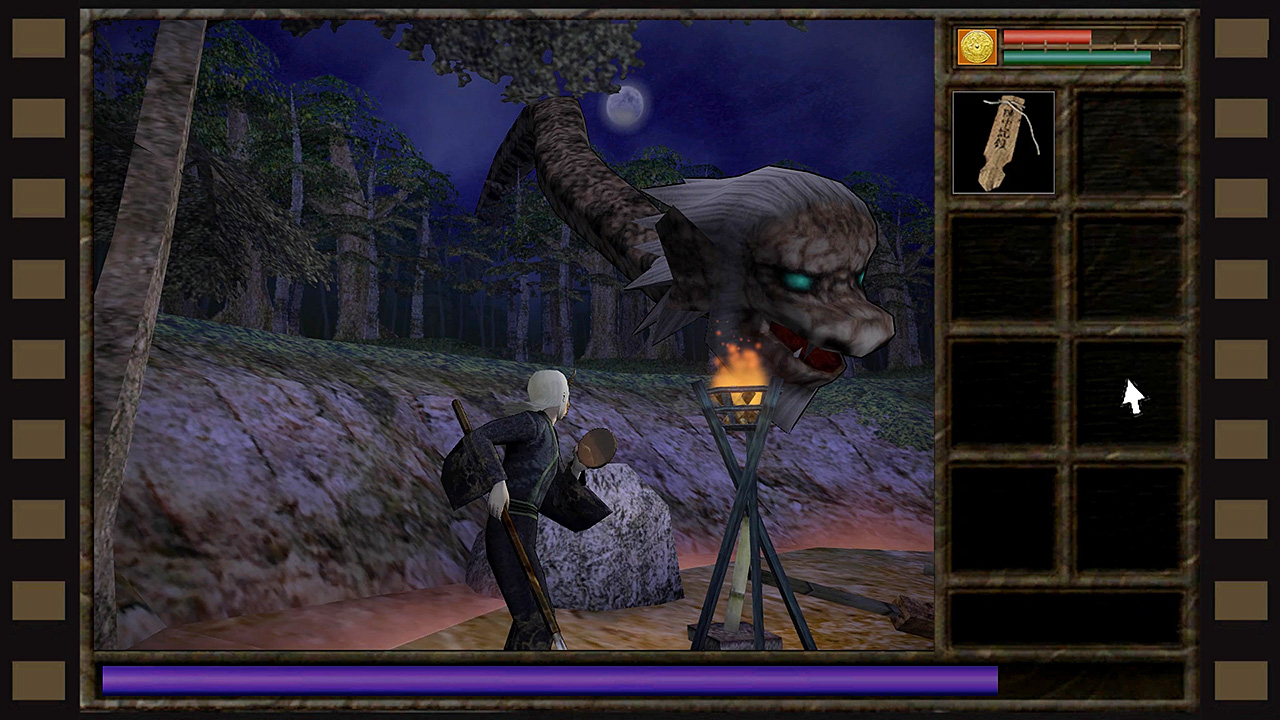Click the gold dragon medallion icon
This screenshot has height=720, width=1280.
tap(975, 46)
